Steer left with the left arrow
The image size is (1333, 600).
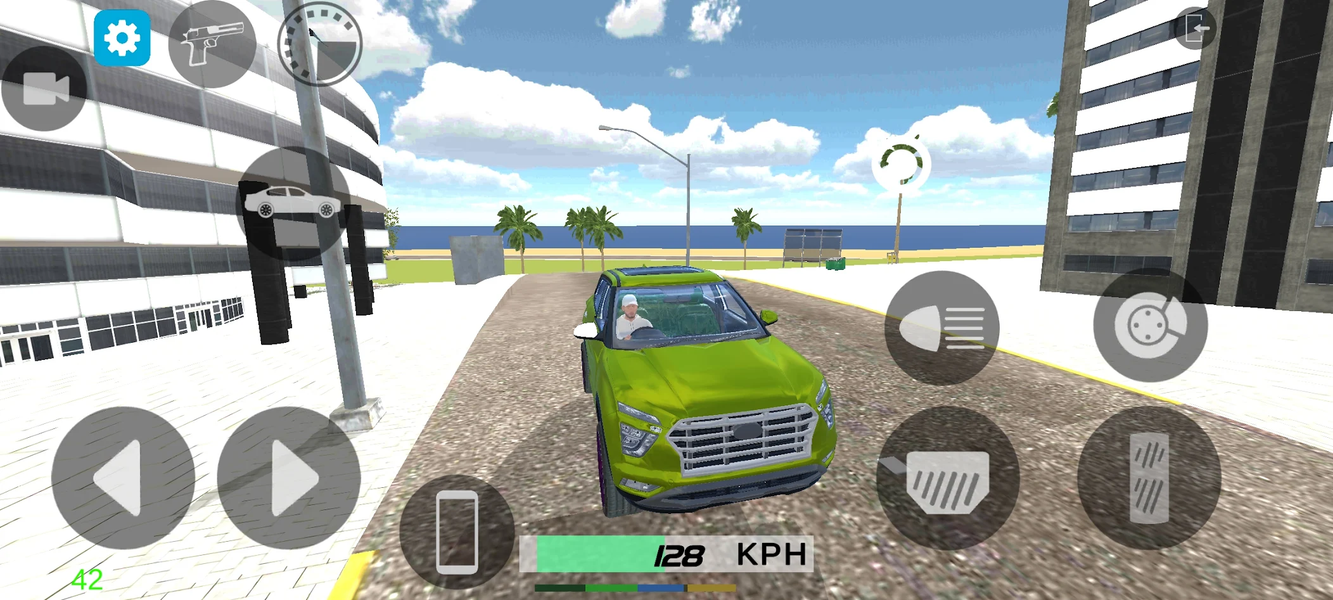click(x=123, y=478)
